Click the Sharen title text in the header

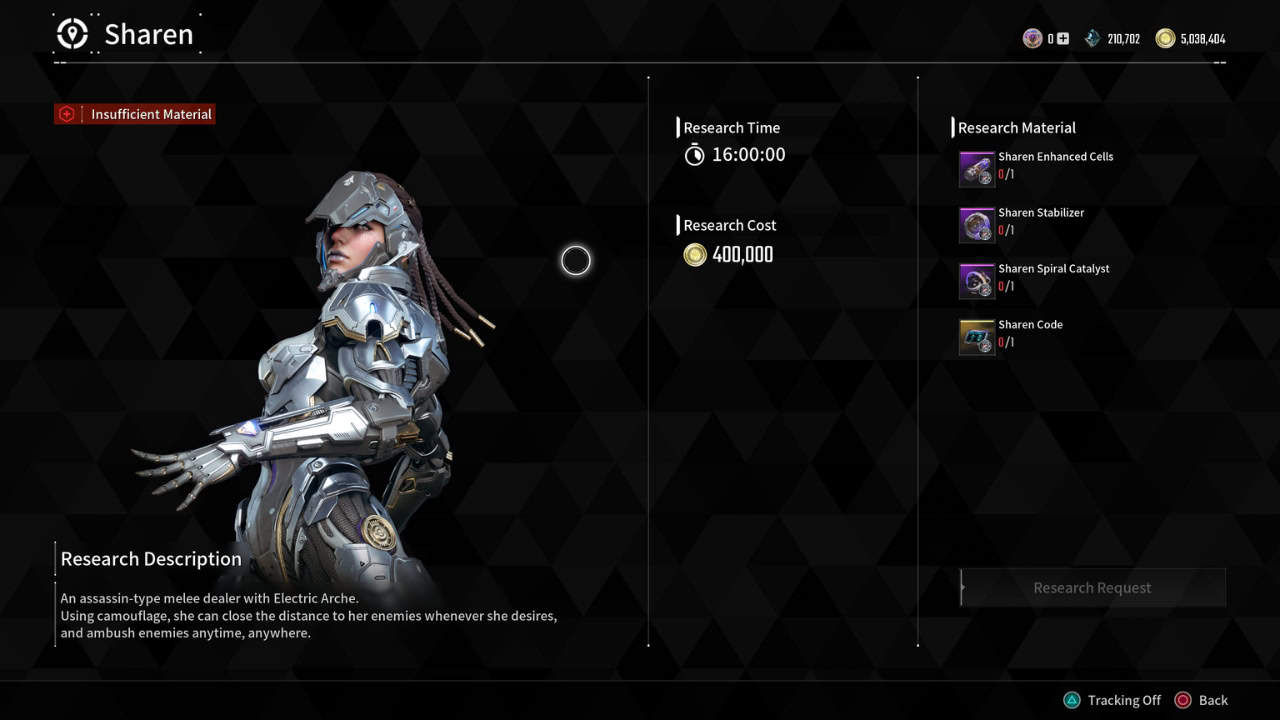click(148, 34)
